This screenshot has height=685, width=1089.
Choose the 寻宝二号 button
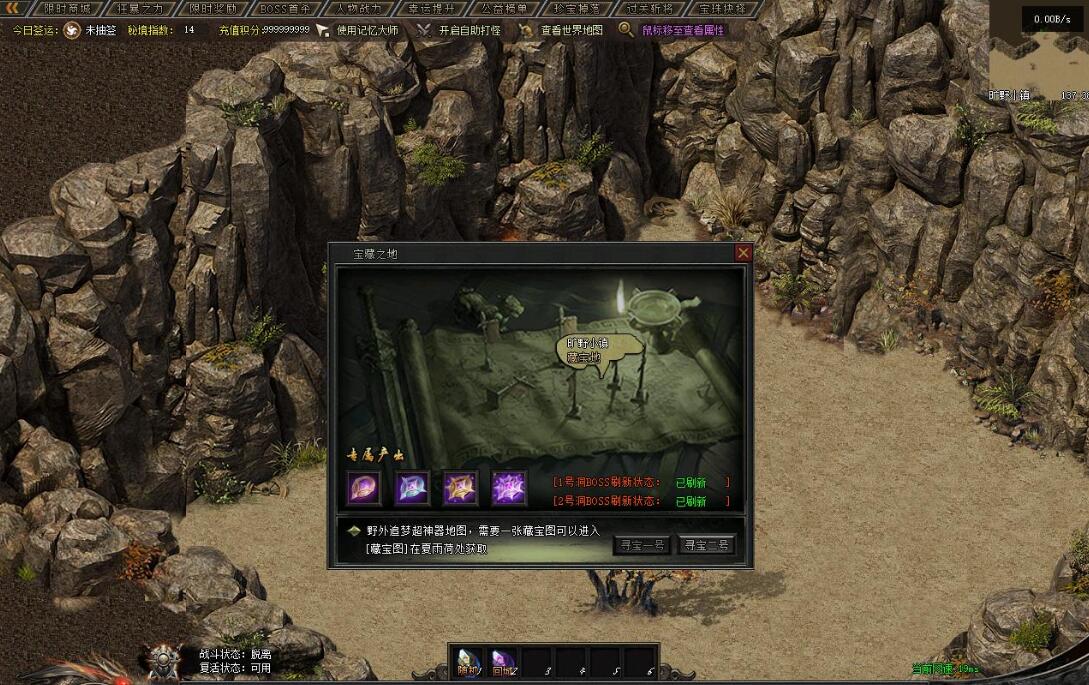(706, 545)
